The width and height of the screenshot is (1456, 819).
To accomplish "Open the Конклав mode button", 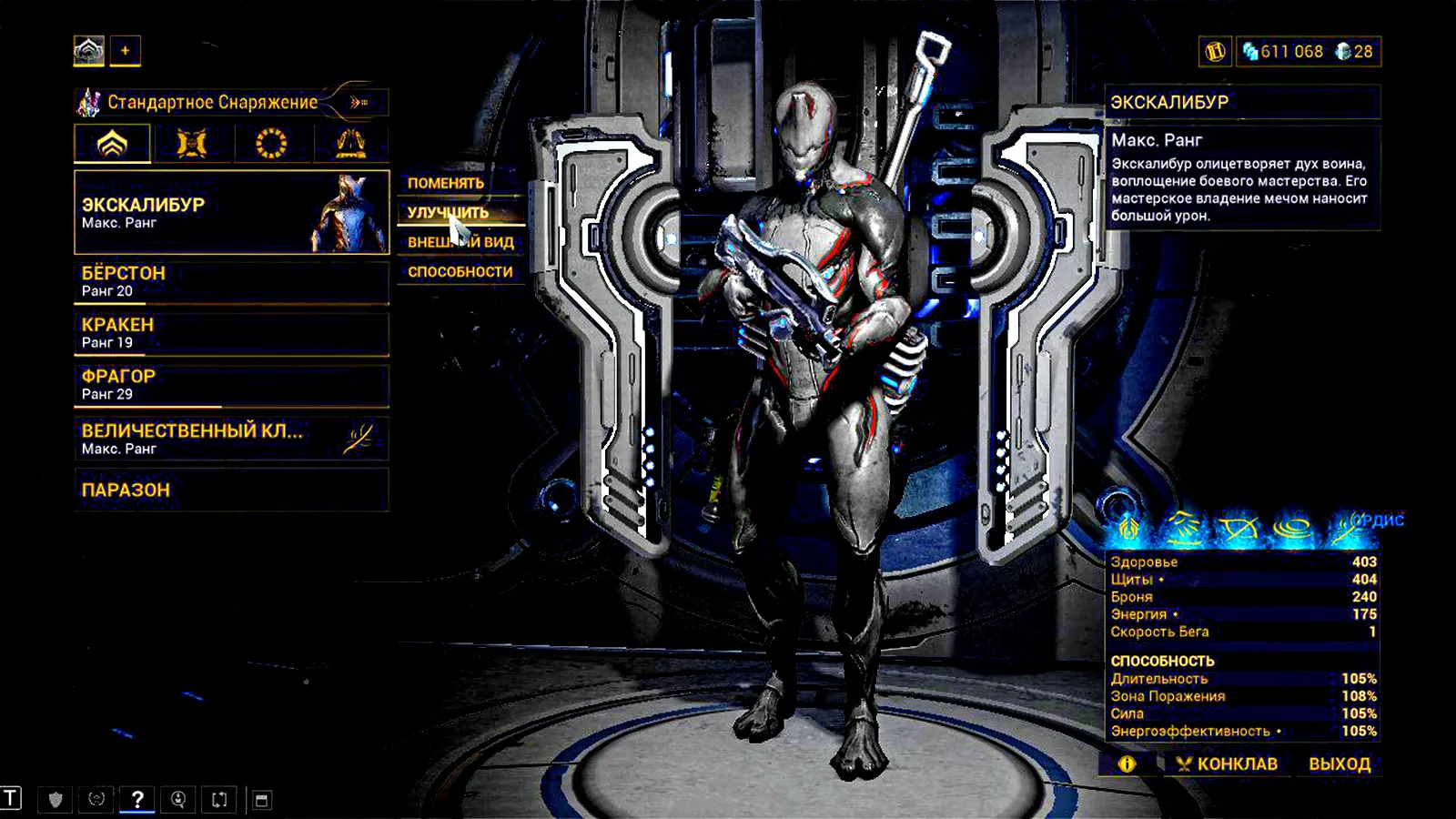I will click(1227, 763).
